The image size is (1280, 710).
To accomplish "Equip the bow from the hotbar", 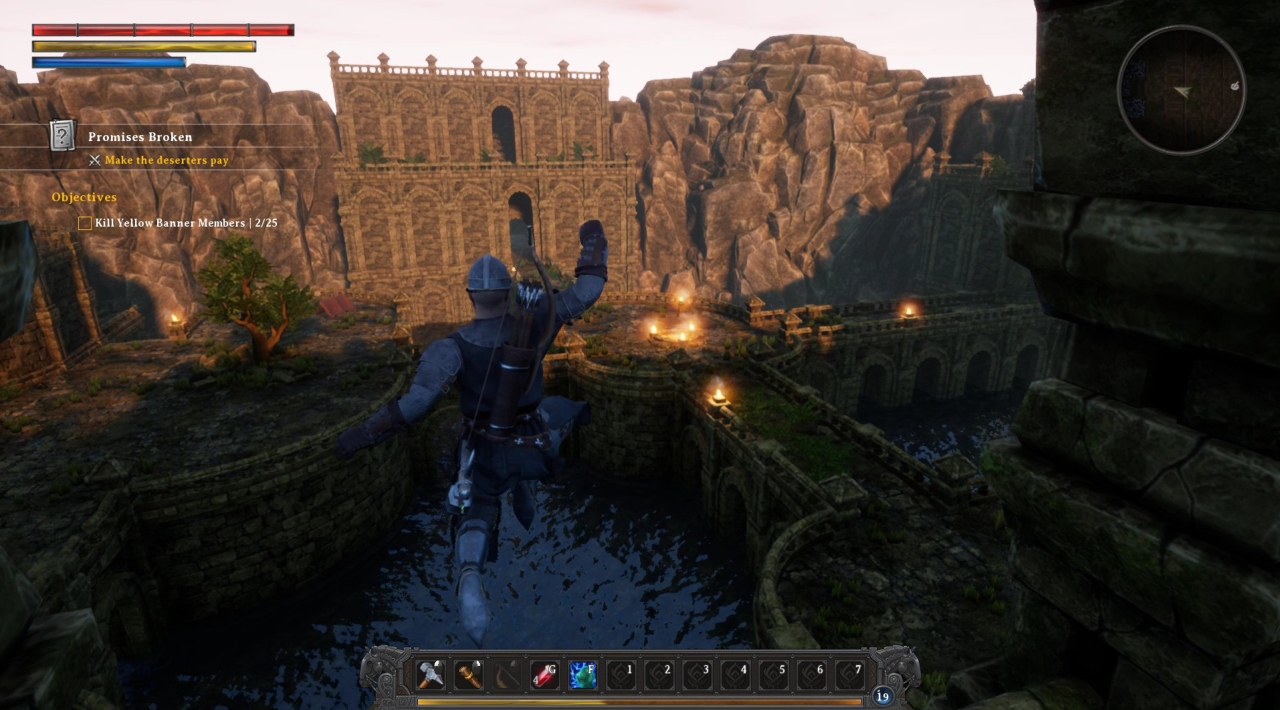I will point(507,675).
